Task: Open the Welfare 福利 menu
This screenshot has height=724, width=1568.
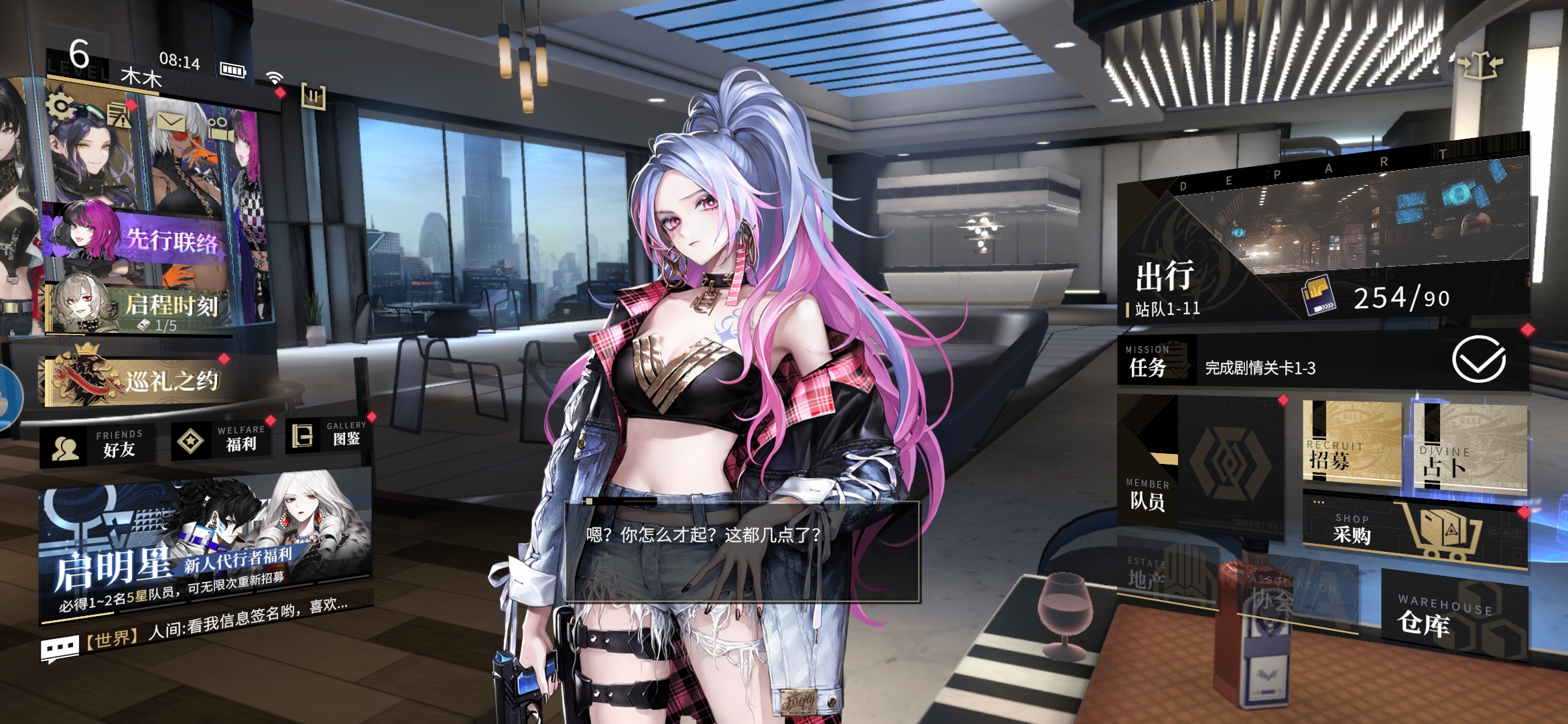Action: pyautogui.click(x=221, y=441)
